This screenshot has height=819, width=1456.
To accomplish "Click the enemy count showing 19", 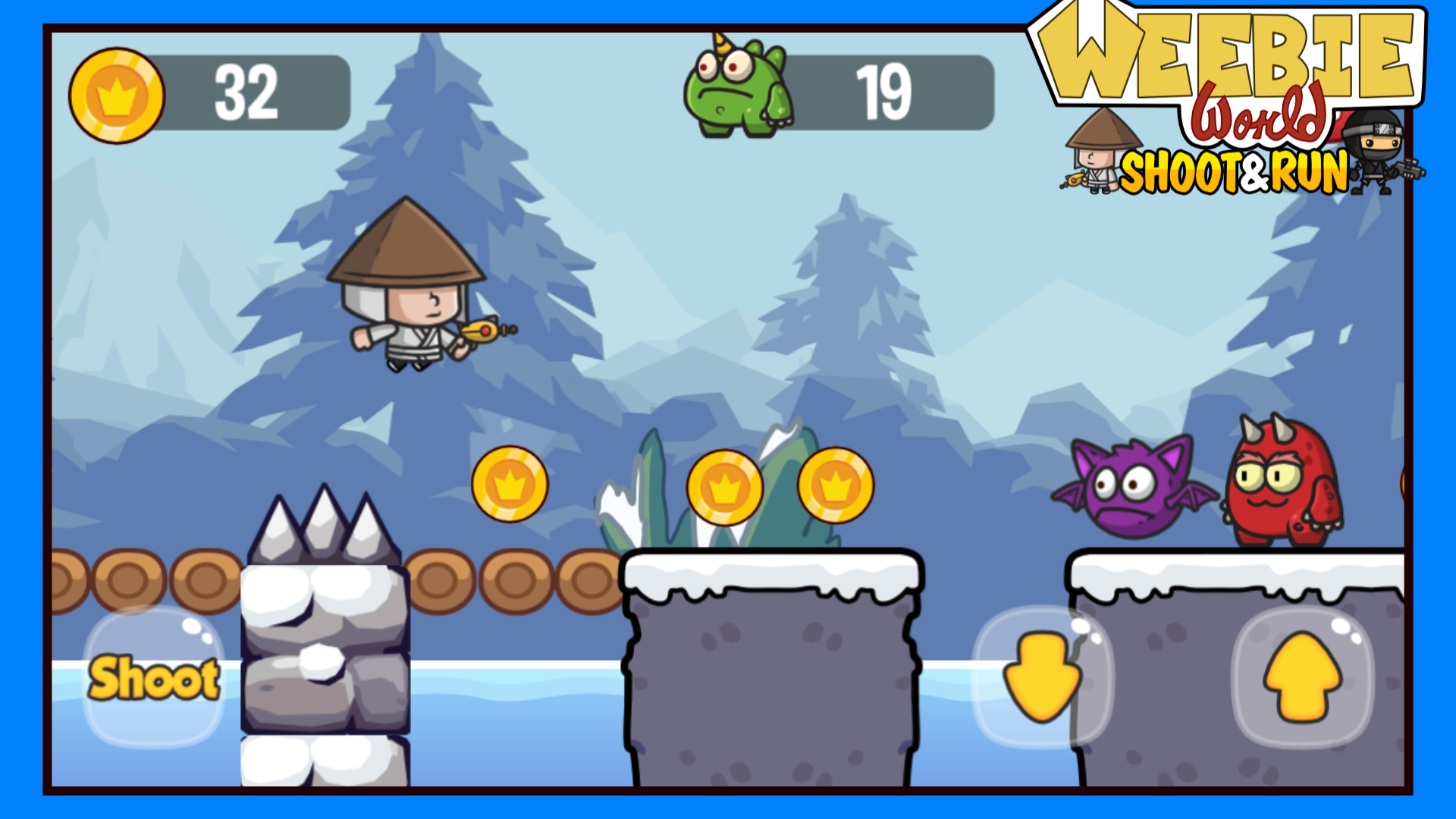I will pyautogui.click(x=883, y=91).
